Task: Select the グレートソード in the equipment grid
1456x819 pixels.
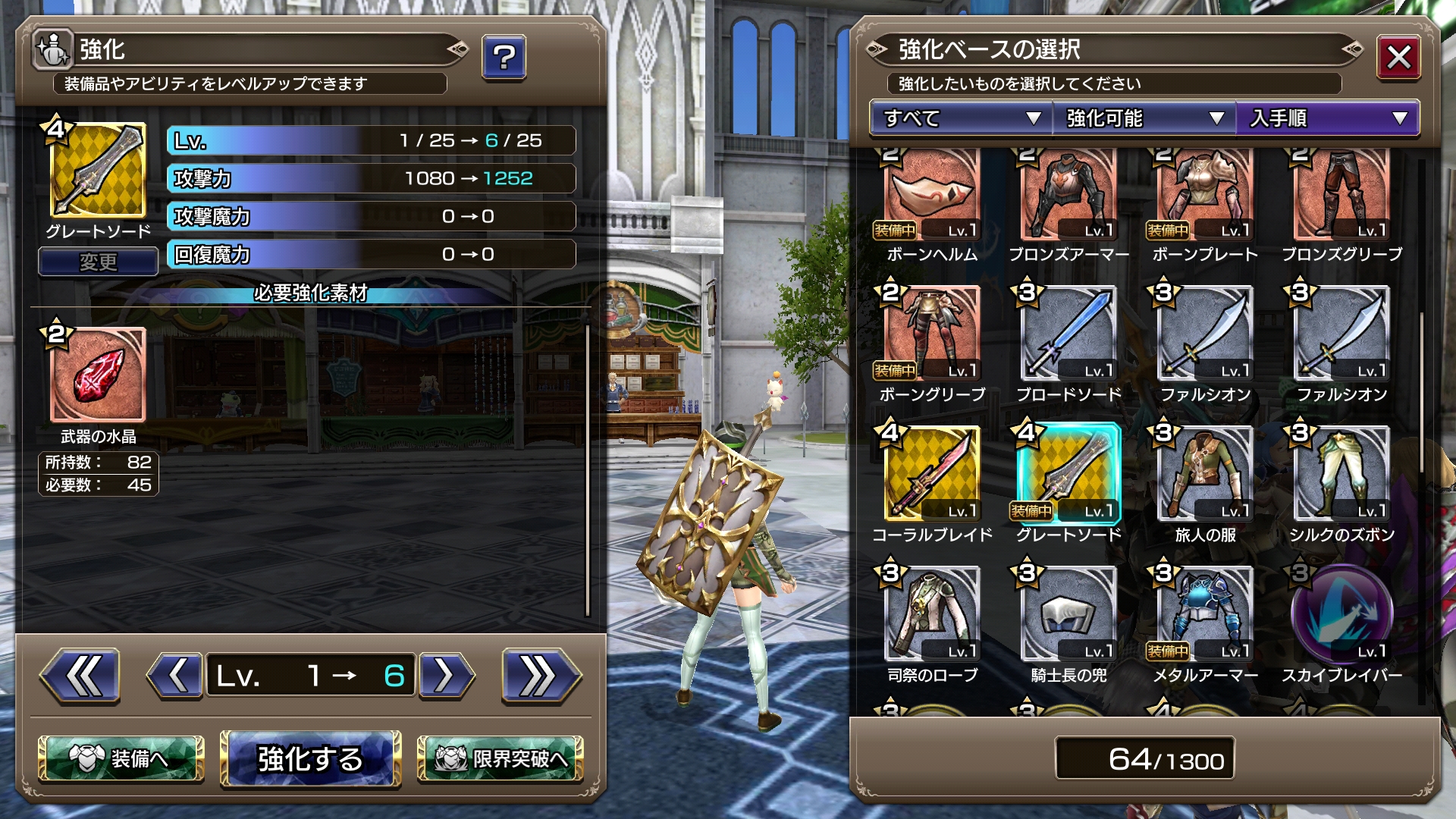Action: click(1068, 474)
